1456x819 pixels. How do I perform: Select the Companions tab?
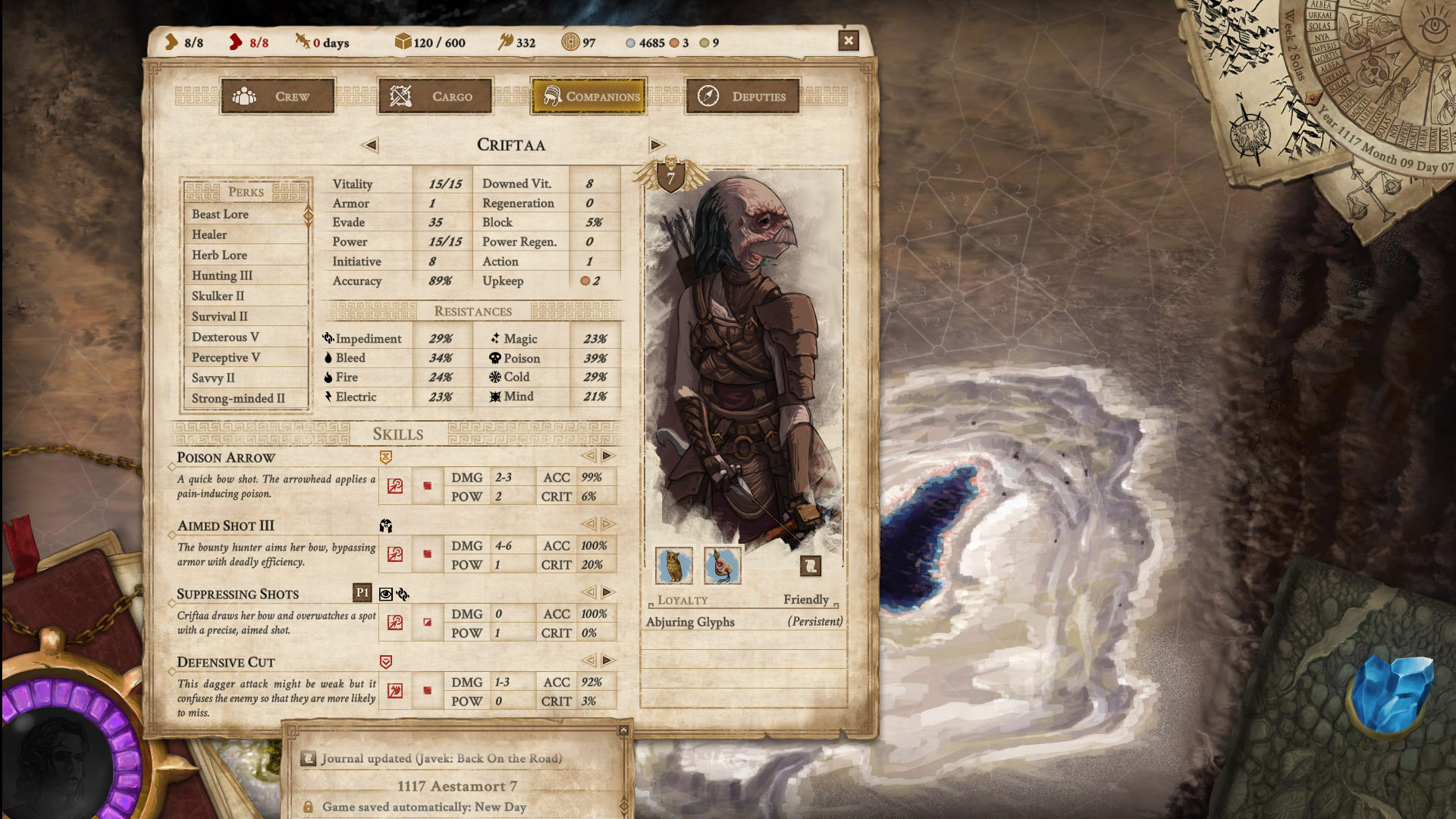[588, 96]
